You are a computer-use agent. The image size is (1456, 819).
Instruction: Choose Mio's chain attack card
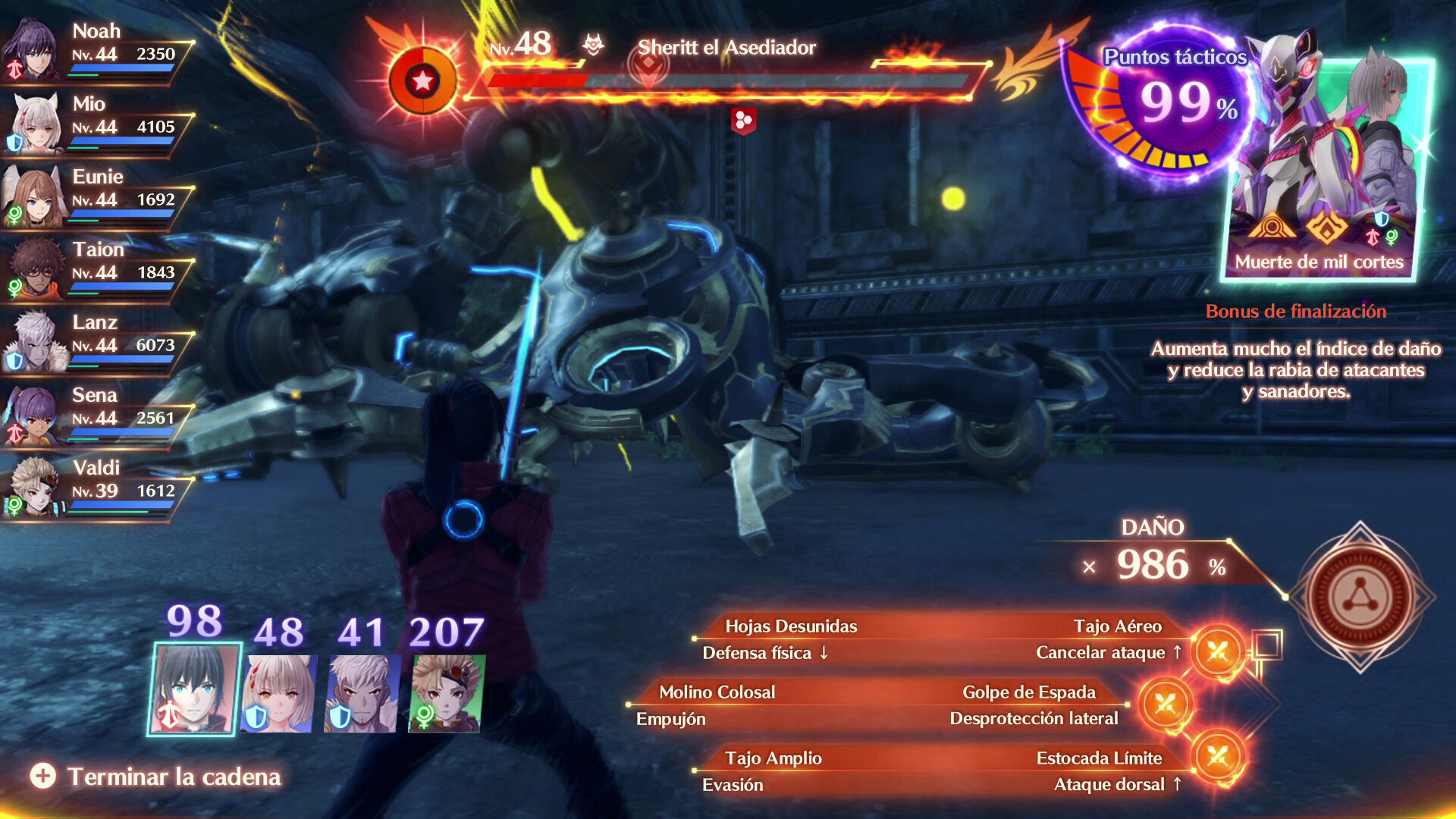point(278,693)
